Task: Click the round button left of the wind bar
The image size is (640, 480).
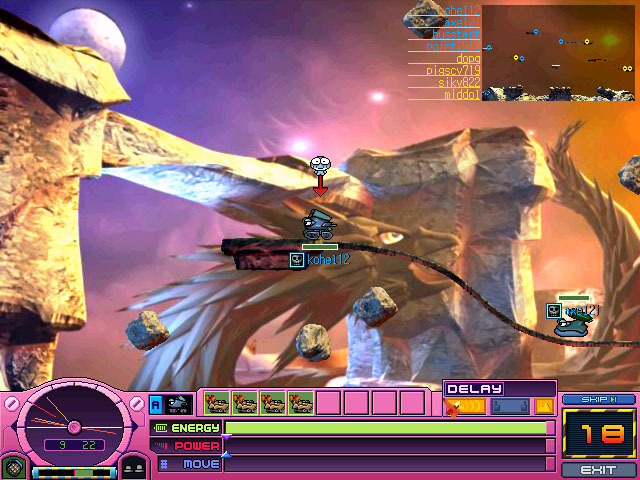Action: point(12,467)
